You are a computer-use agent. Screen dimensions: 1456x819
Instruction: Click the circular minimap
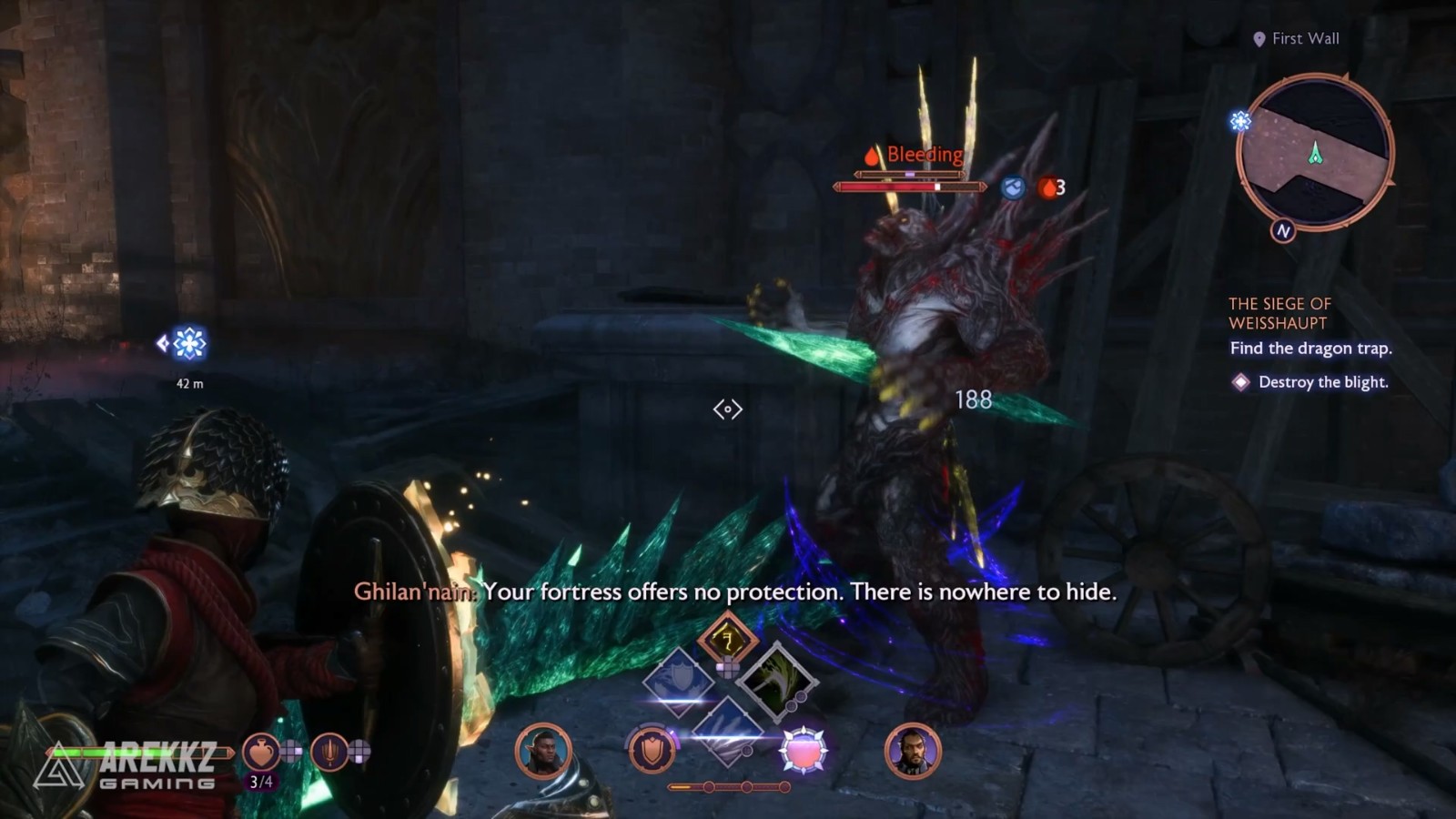[1315, 152]
